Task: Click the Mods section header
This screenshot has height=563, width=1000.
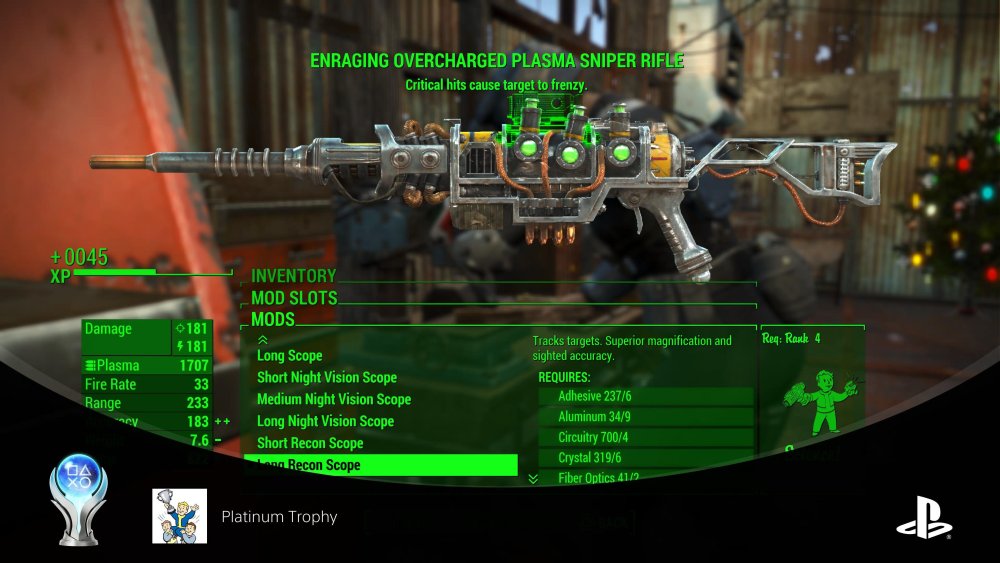Action: [x=273, y=319]
